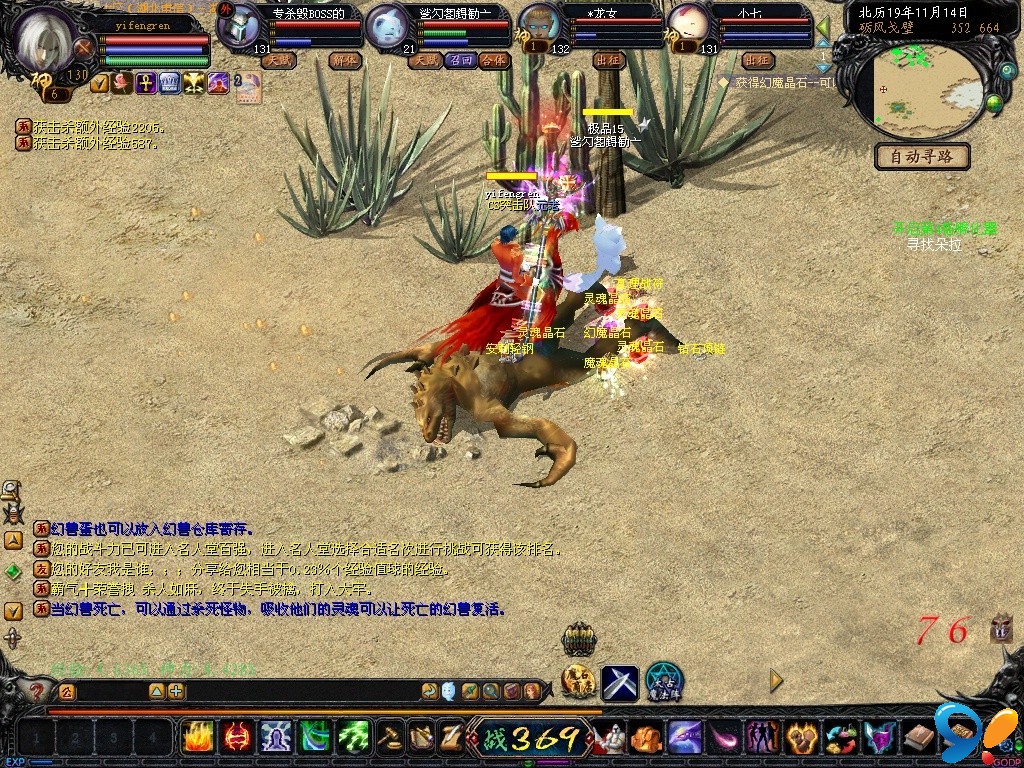Collapse the pet panel with green arrow
This screenshot has height=768, width=1024.
pyautogui.click(x=823, y=27)
